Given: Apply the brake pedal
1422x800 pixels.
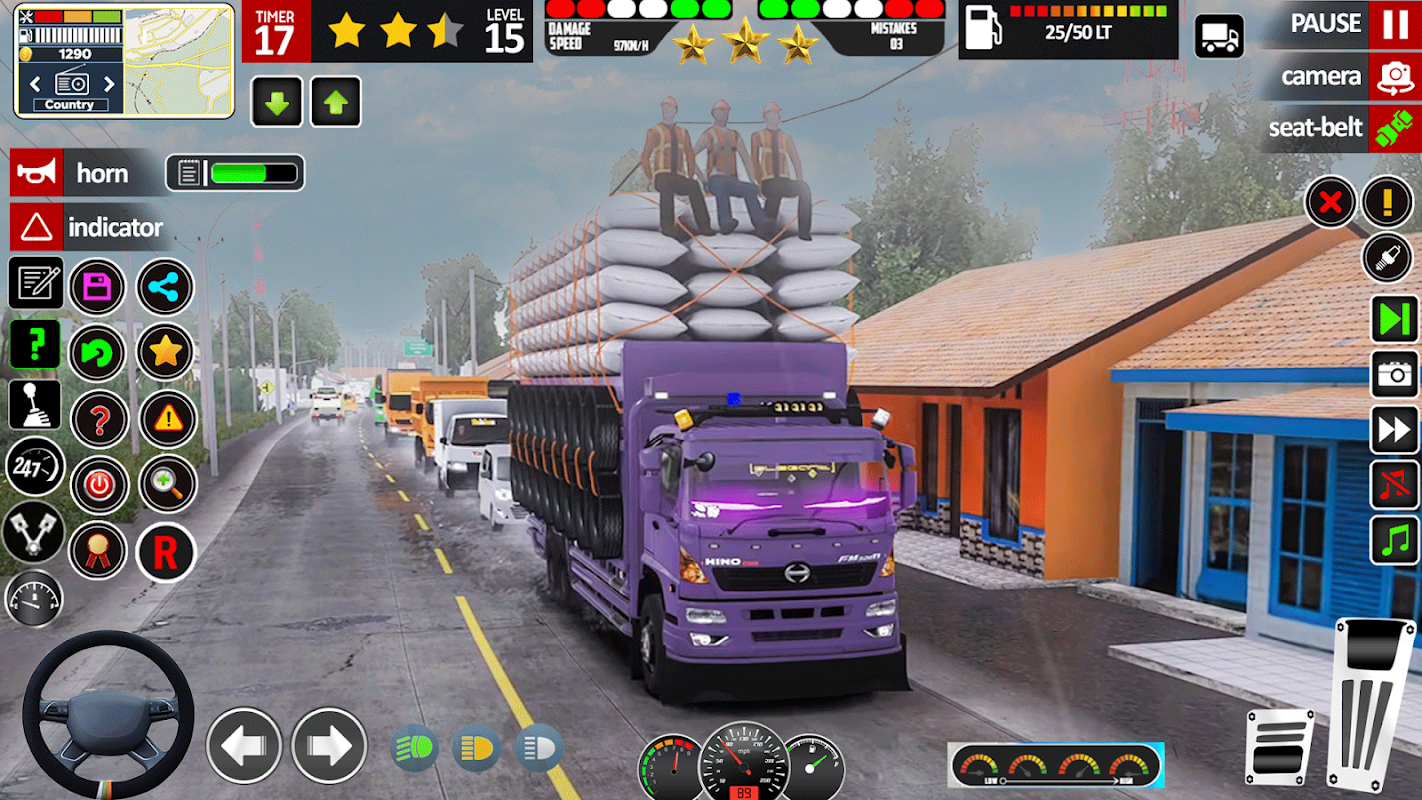Looking at the screenshot, I should pyautogui.click(x=1279, y=746).
